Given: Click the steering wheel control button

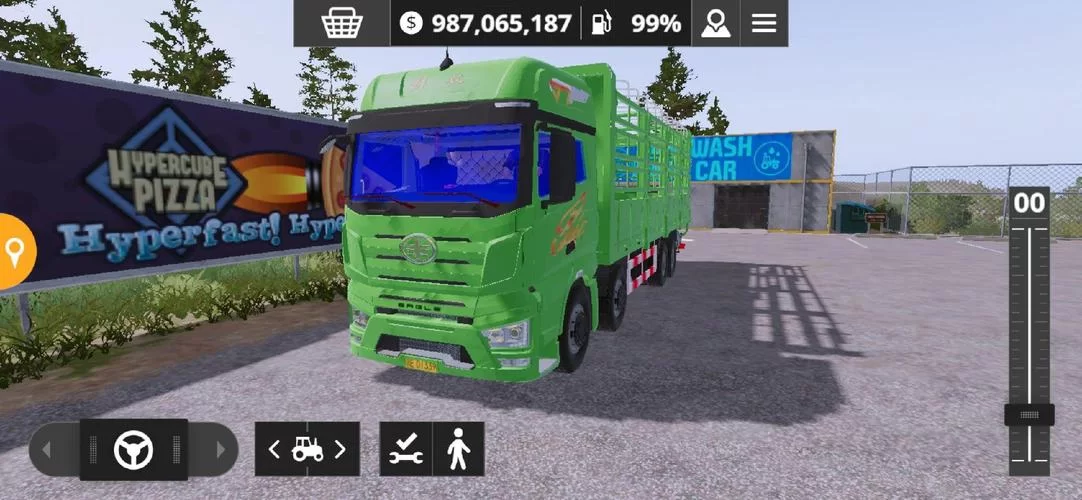Looking at the screenshot, I should click(133, 450).
